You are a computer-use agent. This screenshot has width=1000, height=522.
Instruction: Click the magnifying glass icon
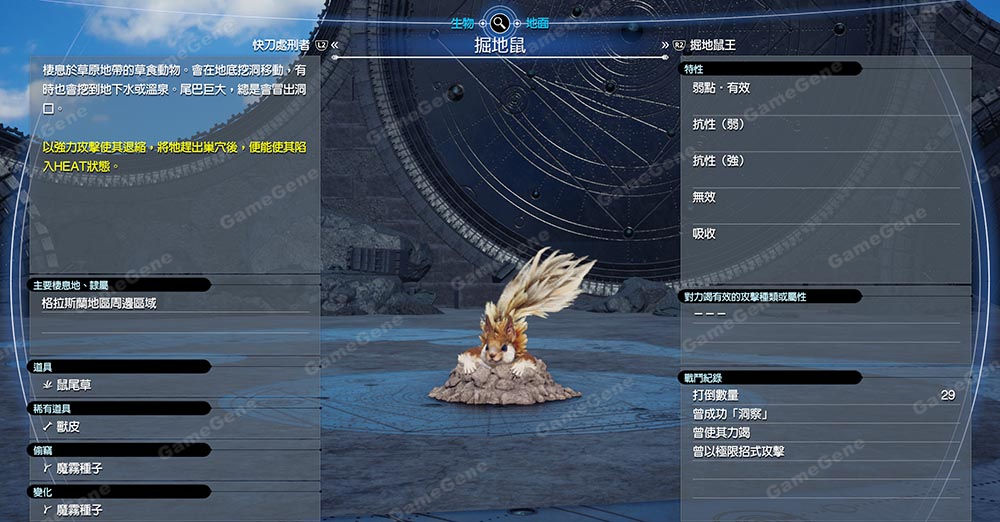[498, 22]
